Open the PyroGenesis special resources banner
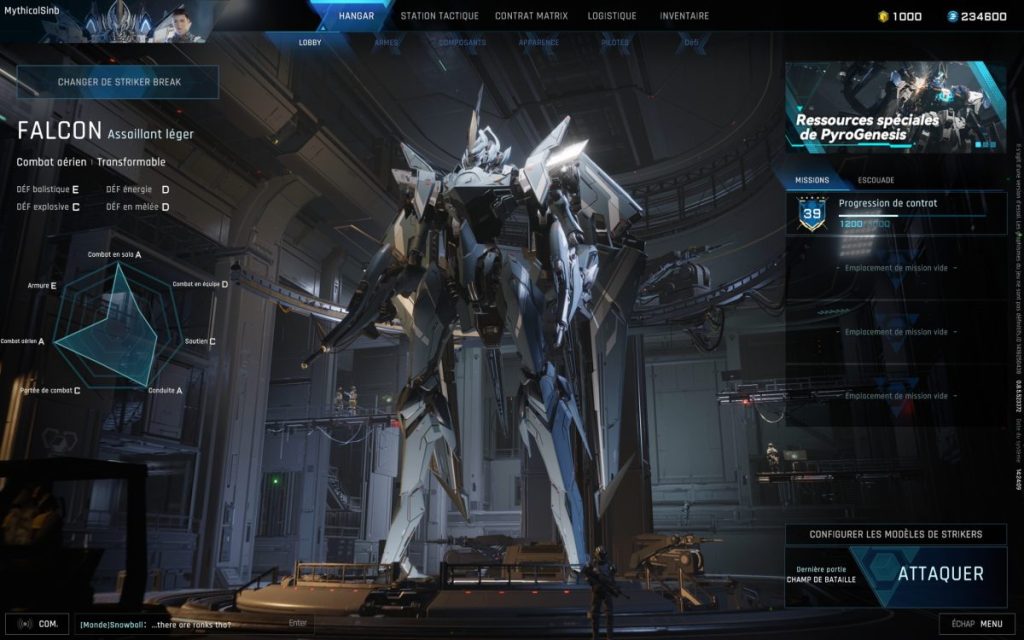 click(895, 108)
